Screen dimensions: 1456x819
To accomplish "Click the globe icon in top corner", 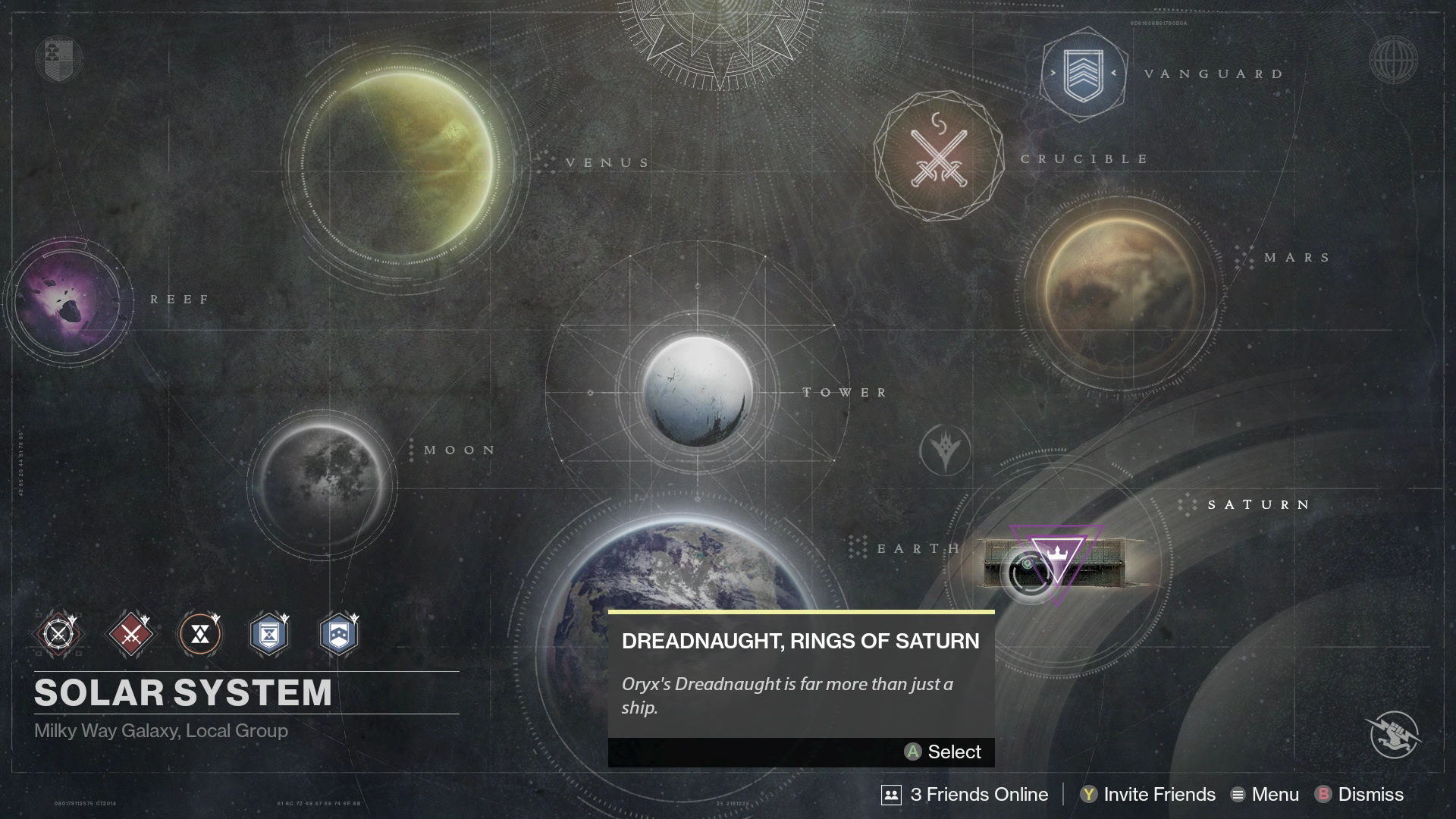I will [1393, 60].
